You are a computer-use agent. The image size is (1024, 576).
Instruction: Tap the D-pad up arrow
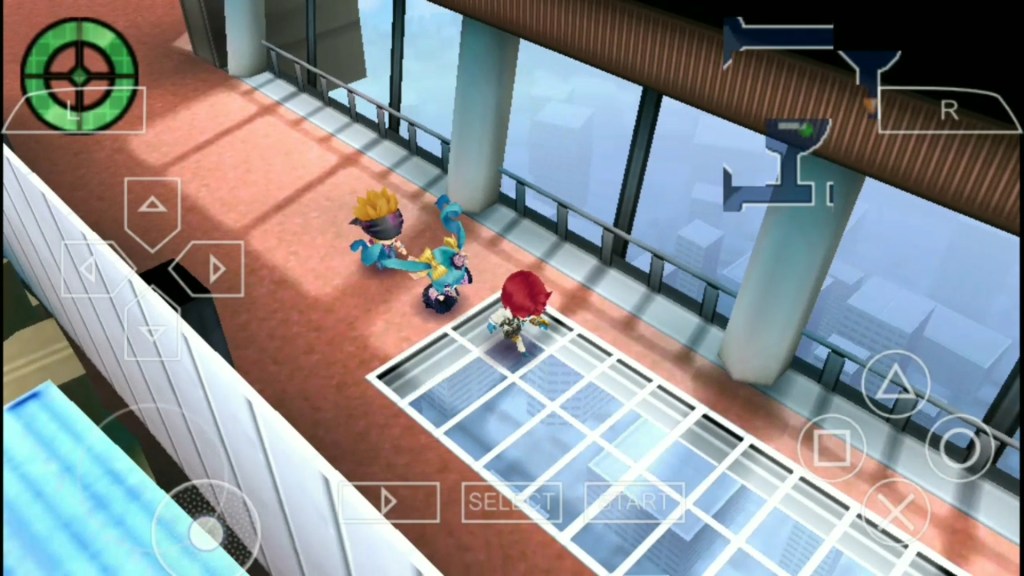point(152,208)
